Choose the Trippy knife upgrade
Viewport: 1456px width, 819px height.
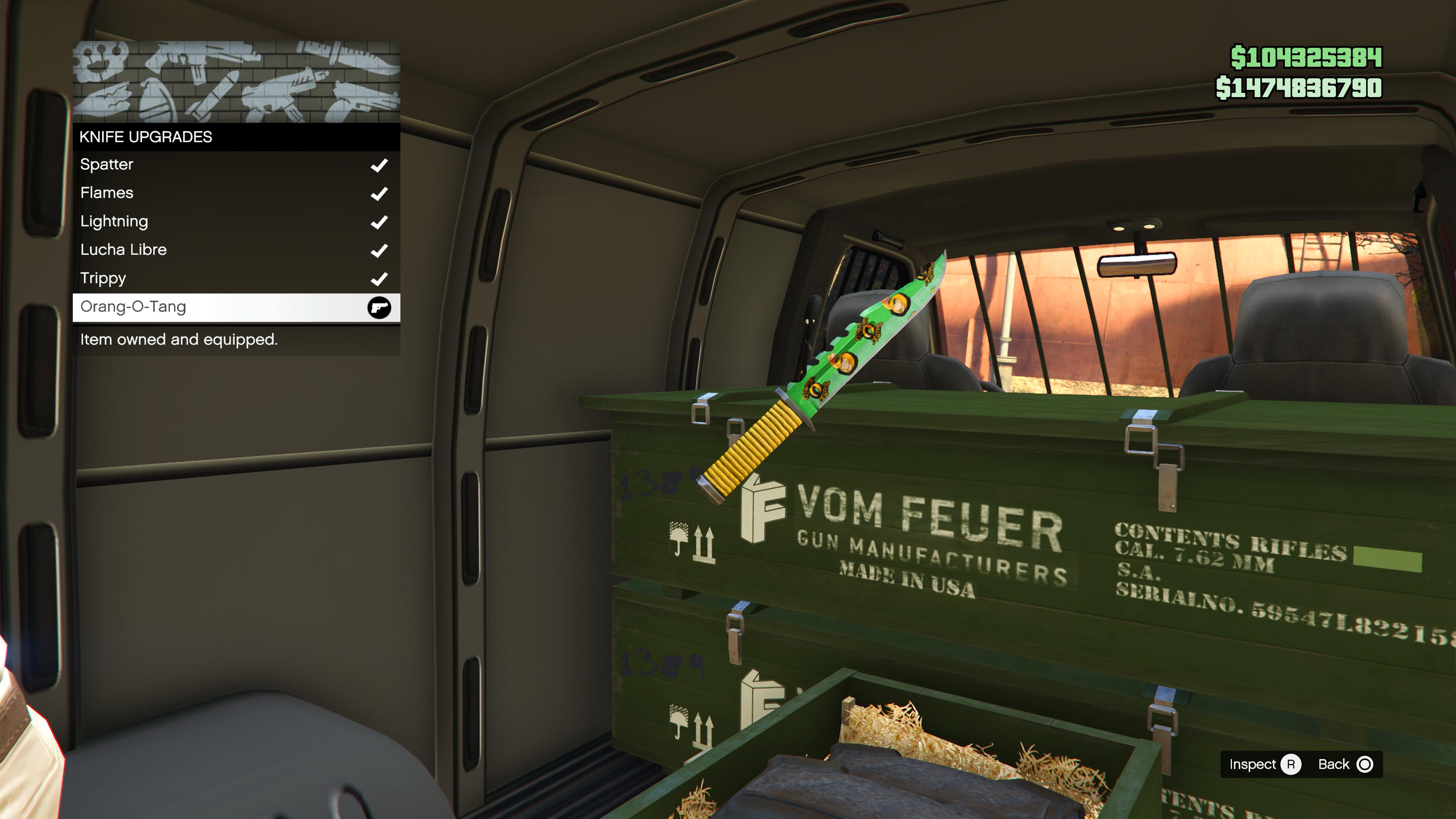pyautogui.click(x=236, y=278)
